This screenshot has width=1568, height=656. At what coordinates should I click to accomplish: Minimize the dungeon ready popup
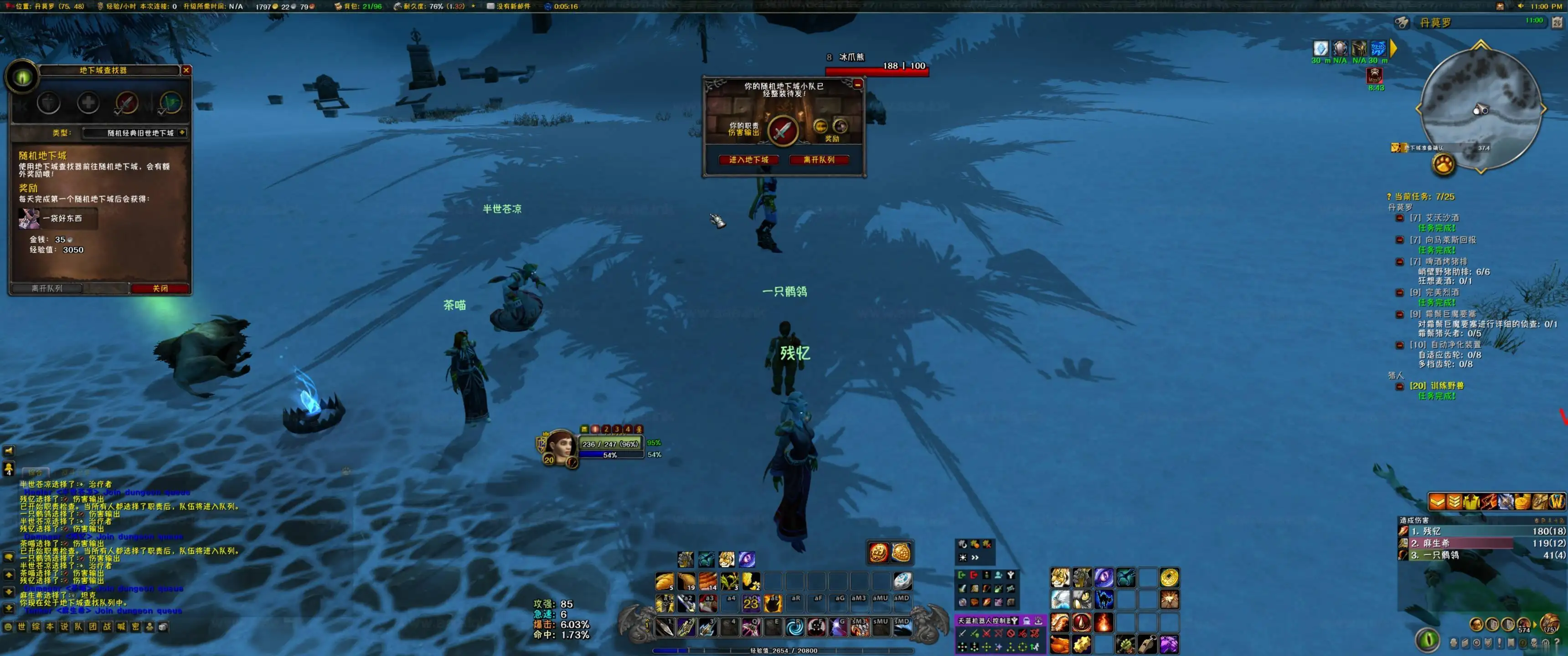tap(857, 84)
